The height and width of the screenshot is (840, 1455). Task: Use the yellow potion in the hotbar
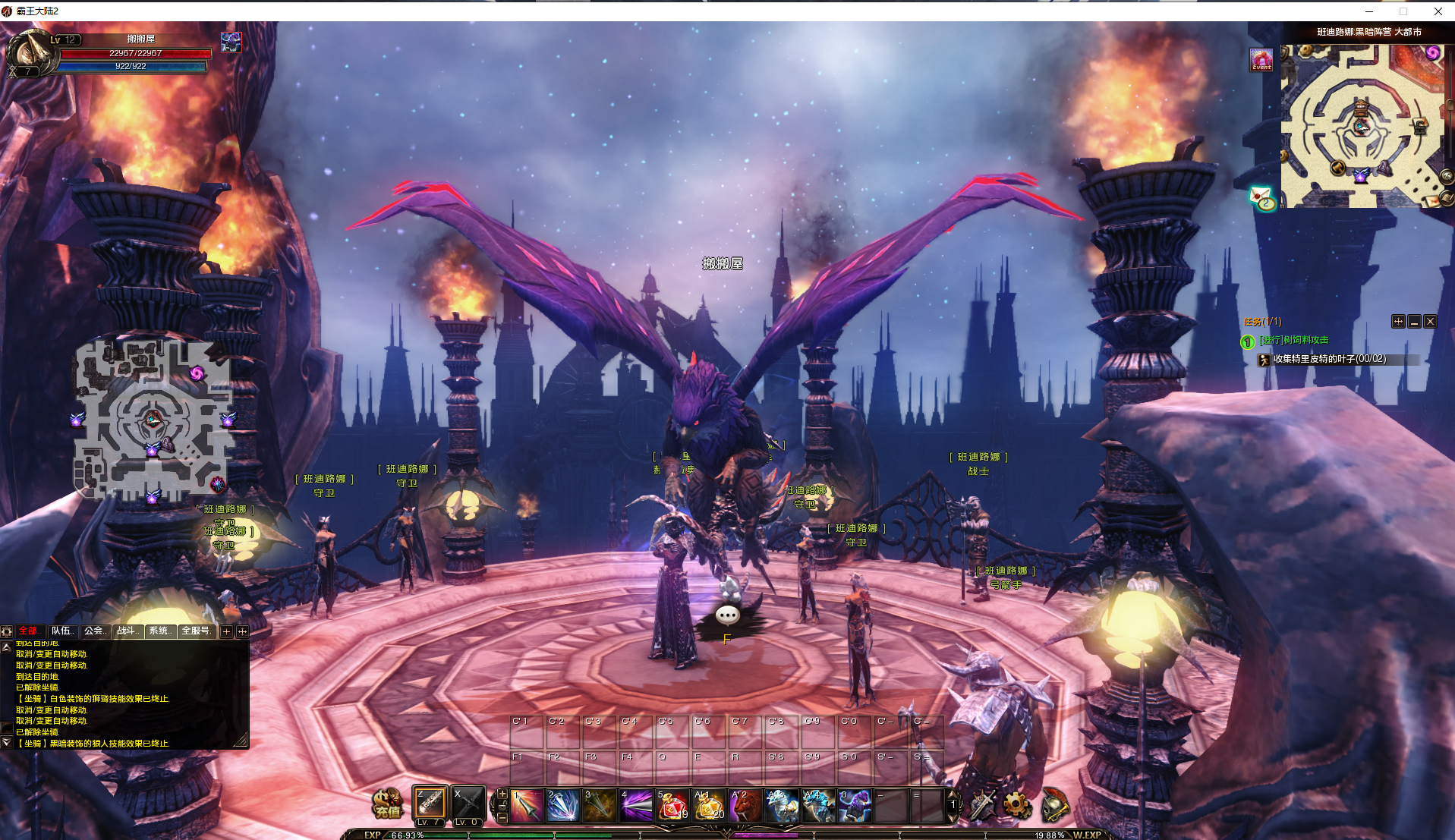tap(708, 805)
